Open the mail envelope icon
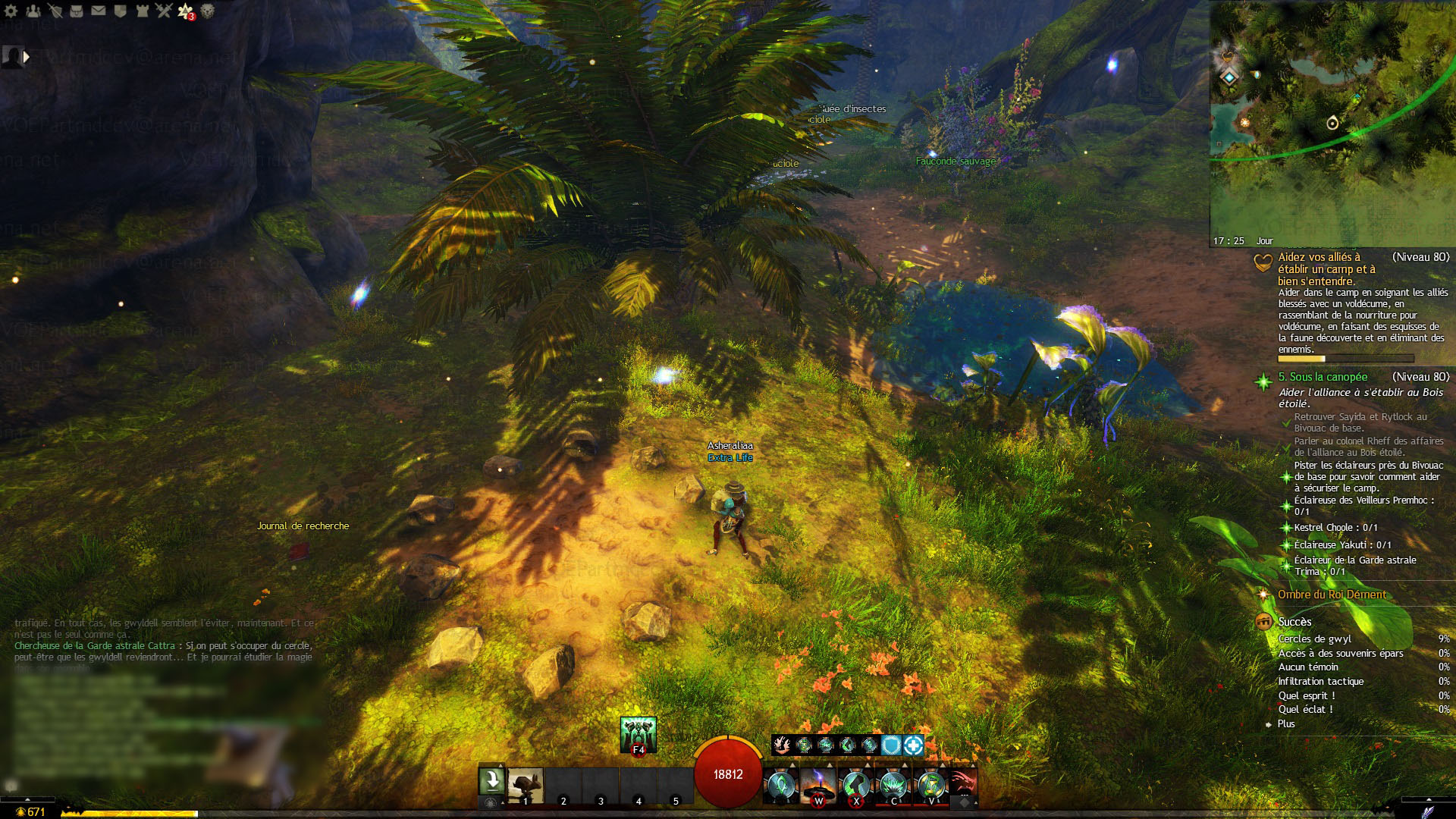The image size is (1456, 819). [x=99, y=11]
